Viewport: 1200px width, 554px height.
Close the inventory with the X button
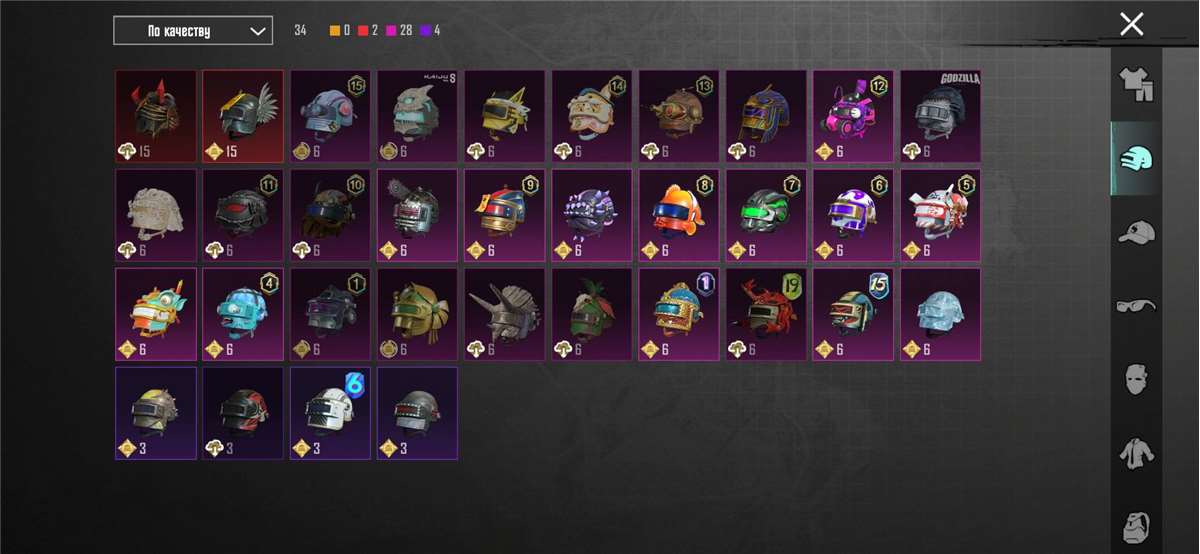coord(1131,25)
